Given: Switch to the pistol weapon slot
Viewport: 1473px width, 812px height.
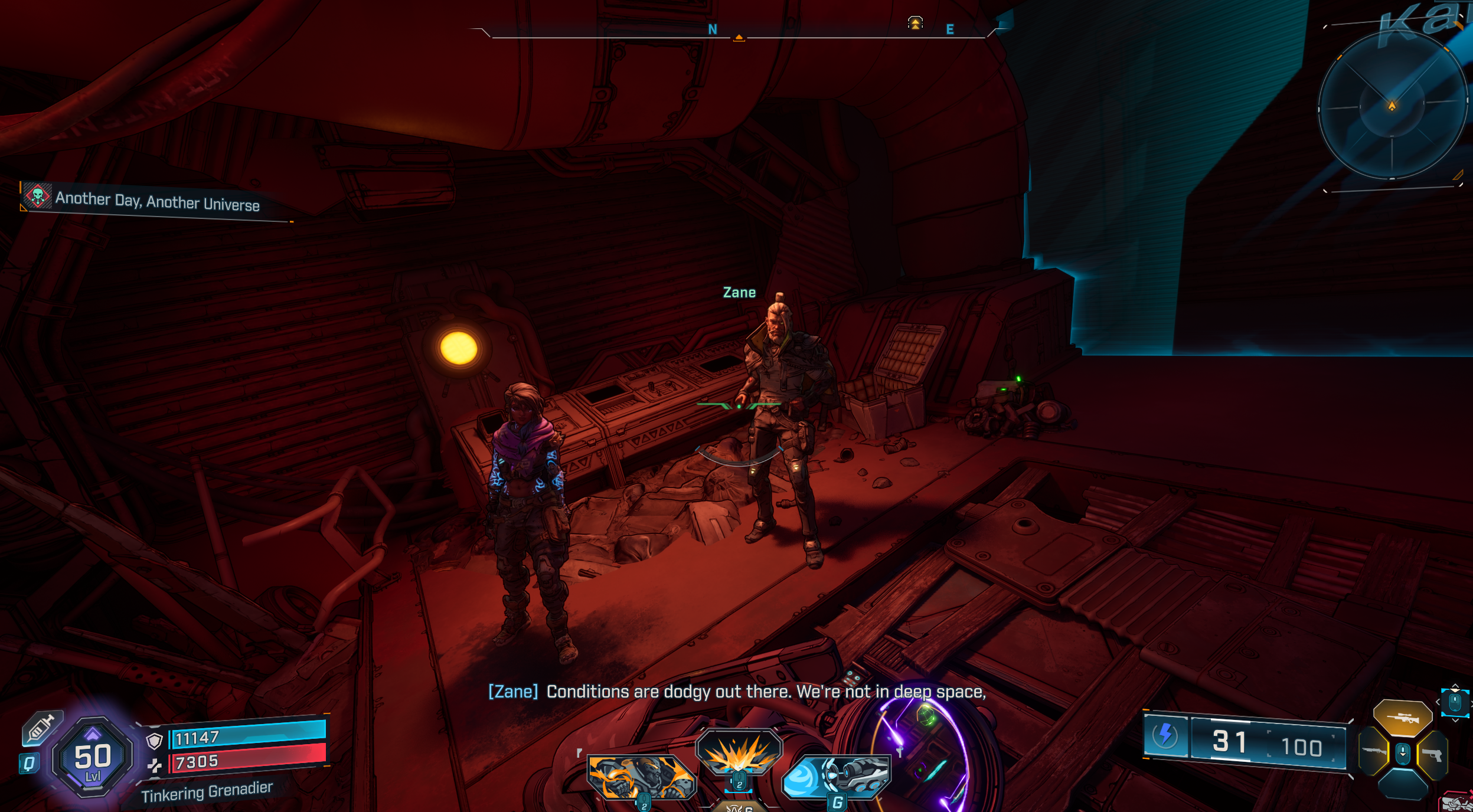Looking at the screenshot, I should [x=1432, y=754].
